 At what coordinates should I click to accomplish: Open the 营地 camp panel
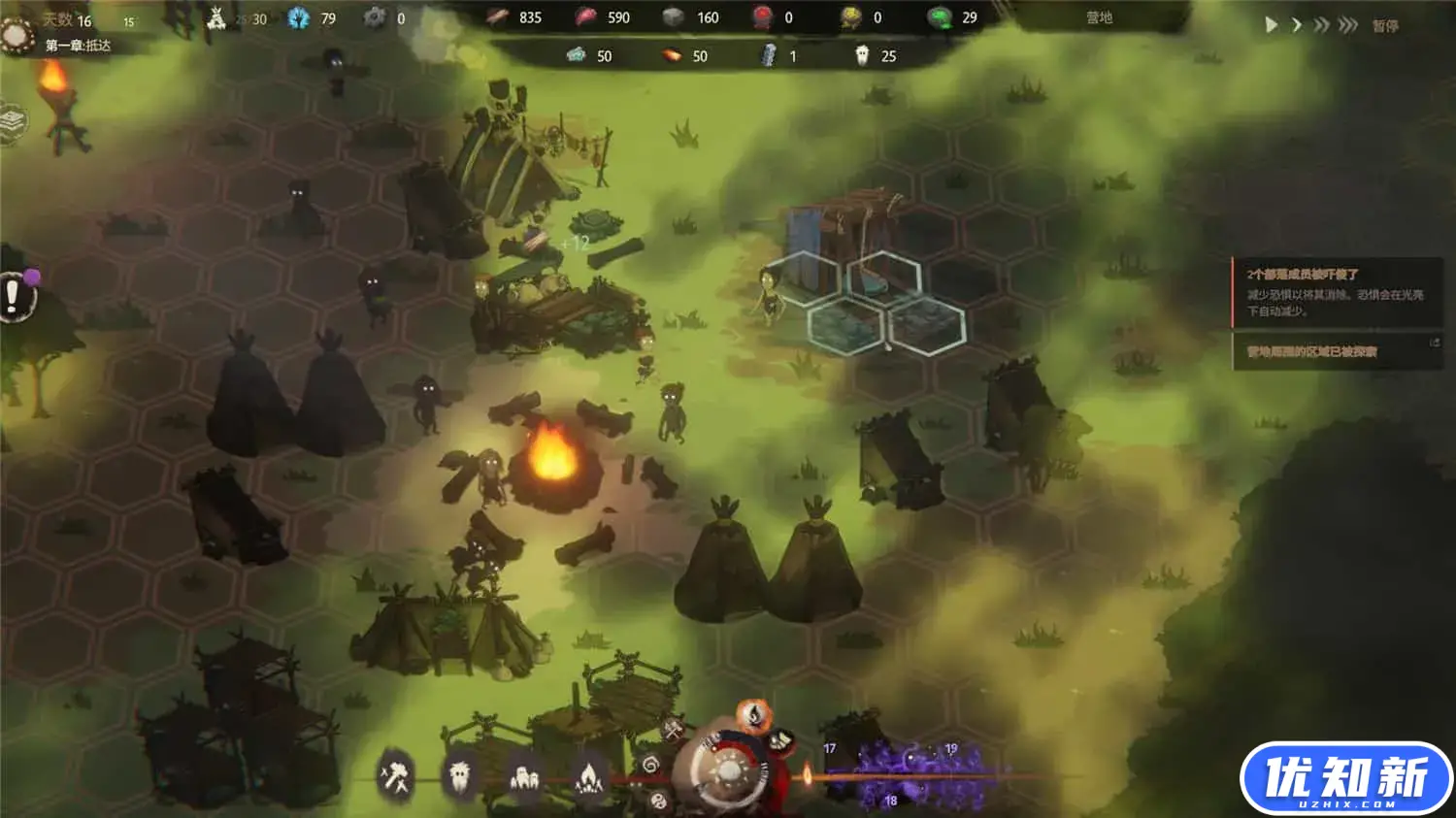pos(1099,17)
